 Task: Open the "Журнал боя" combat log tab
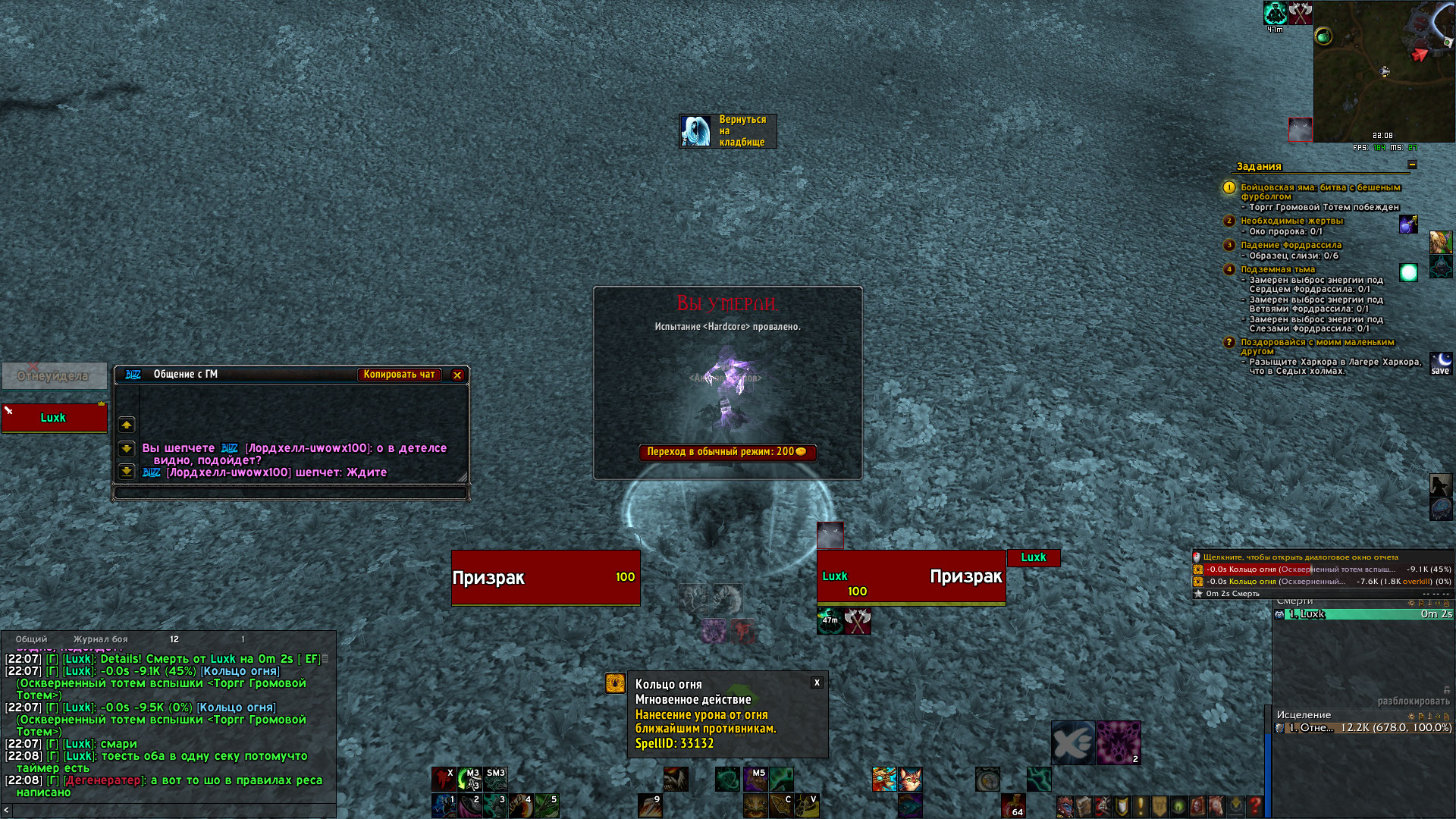pyautogui.click(x=100, y=639)
